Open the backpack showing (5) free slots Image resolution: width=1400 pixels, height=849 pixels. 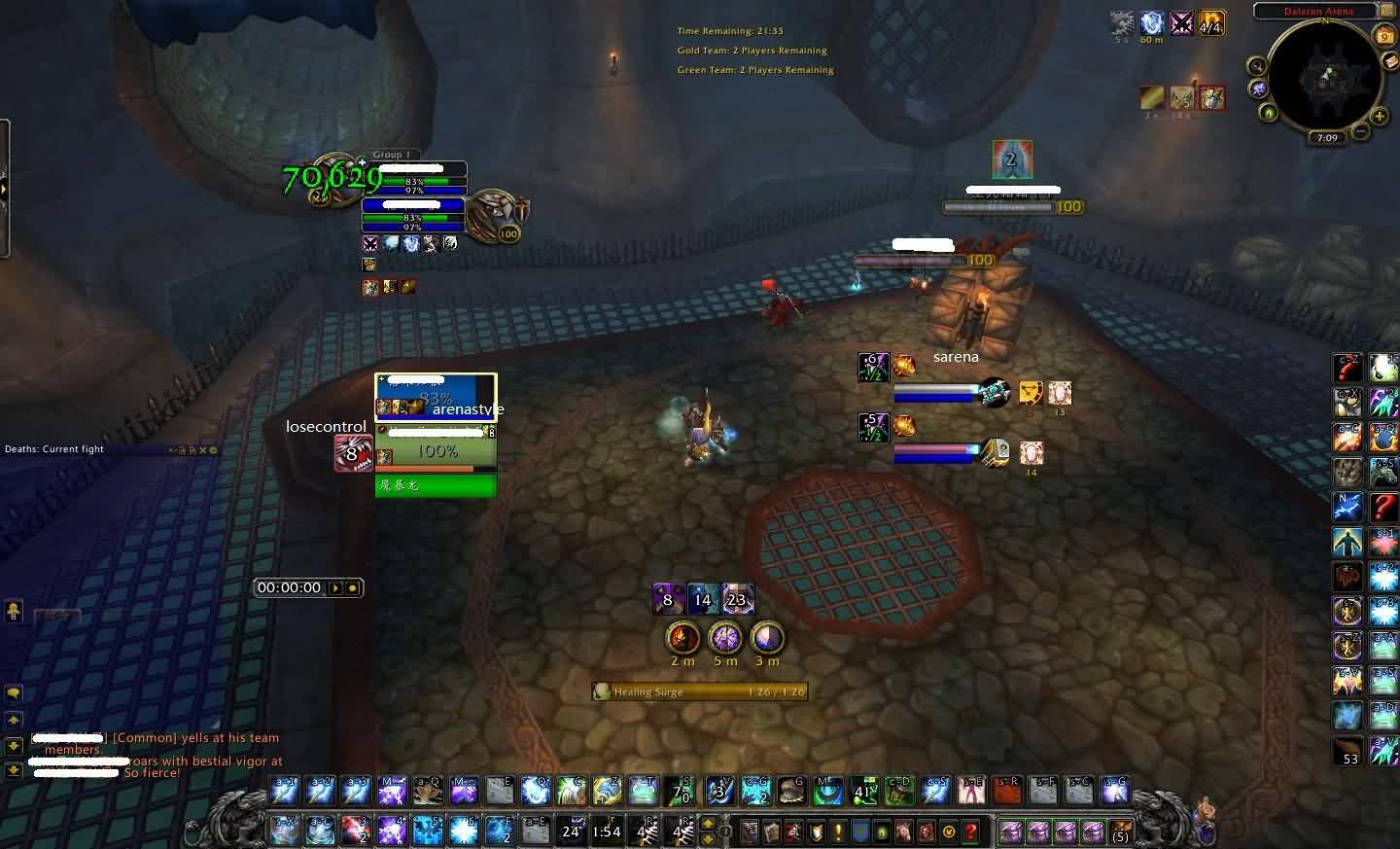1120,832
